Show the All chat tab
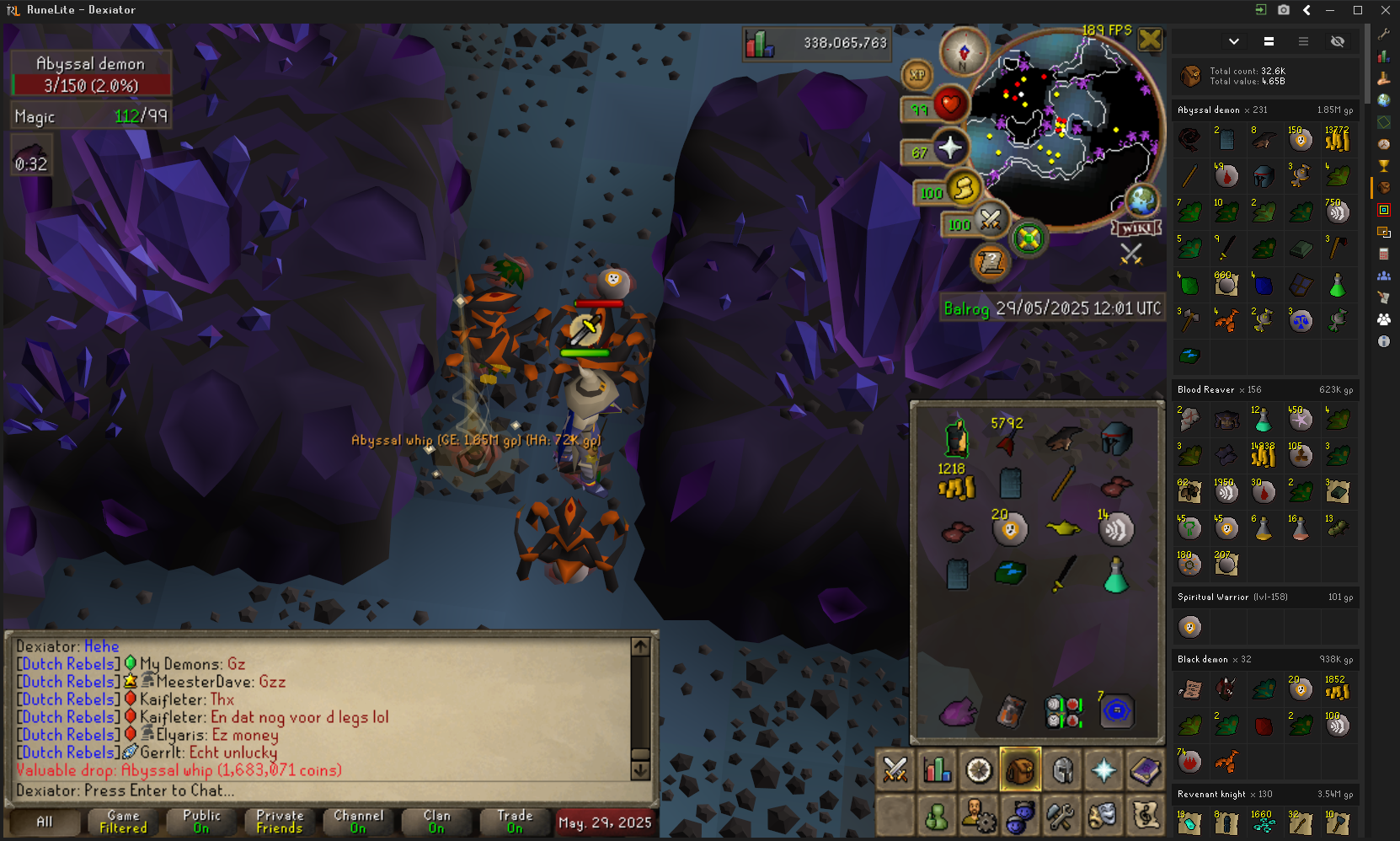This screenshot has width=1400, height=841. pyautogui.click(x=44, y=822)
